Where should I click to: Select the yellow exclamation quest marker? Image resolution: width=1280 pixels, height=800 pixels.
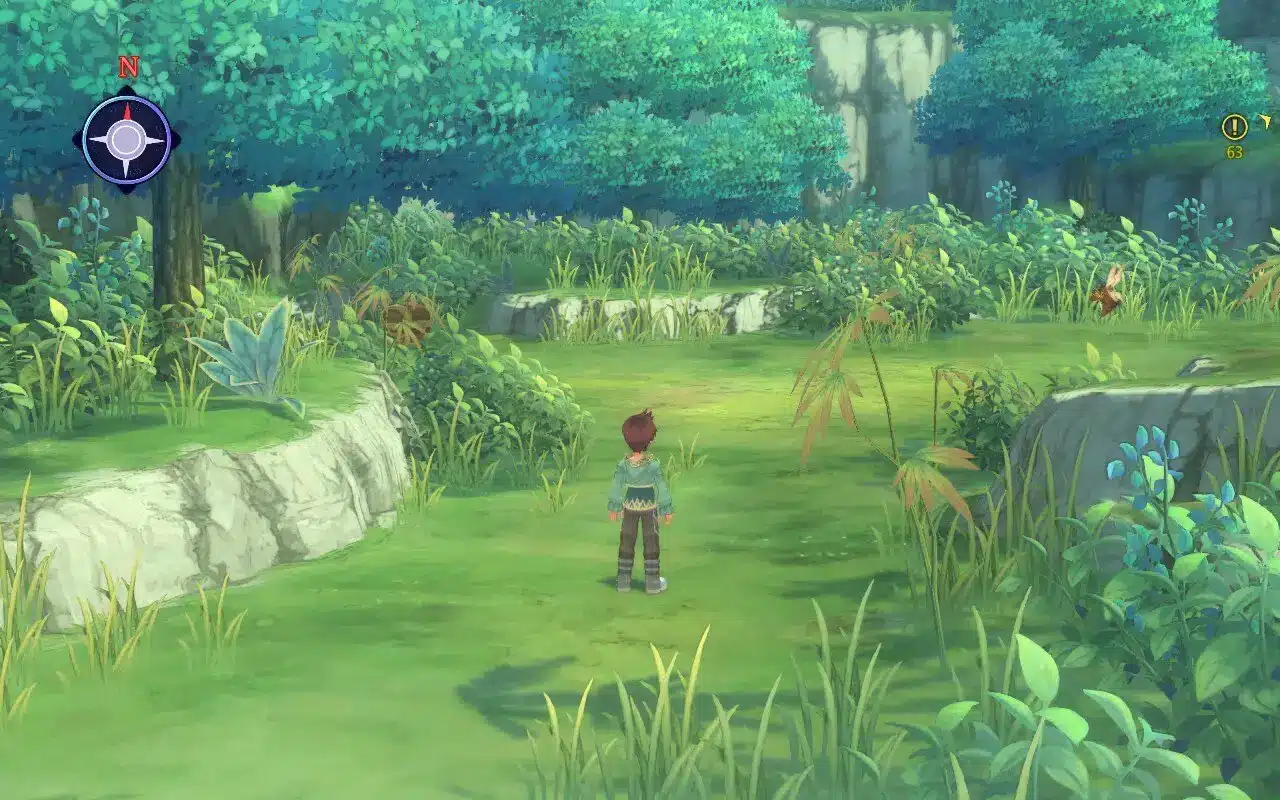point(1234,127)
